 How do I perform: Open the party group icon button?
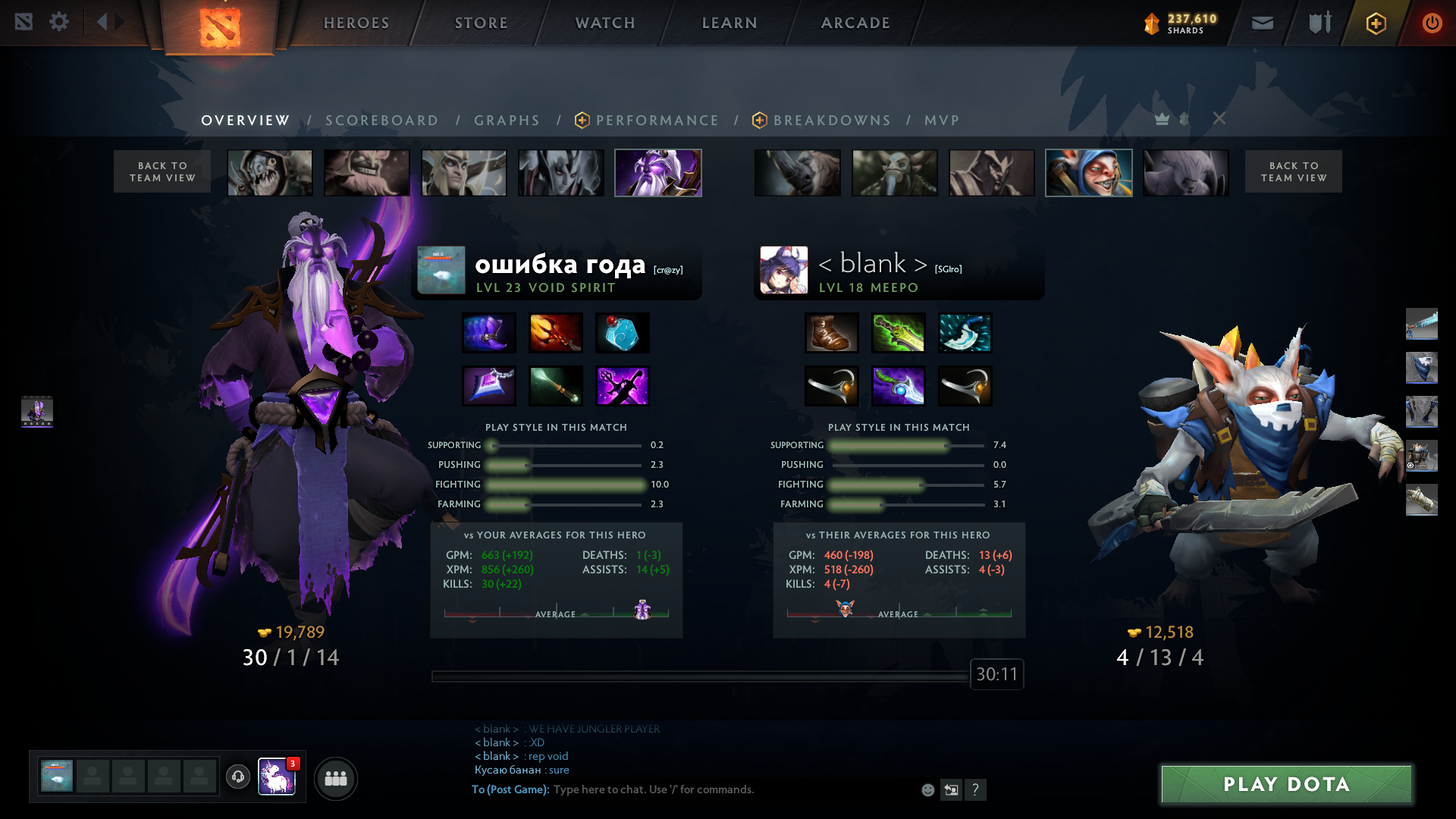[336, 778]
